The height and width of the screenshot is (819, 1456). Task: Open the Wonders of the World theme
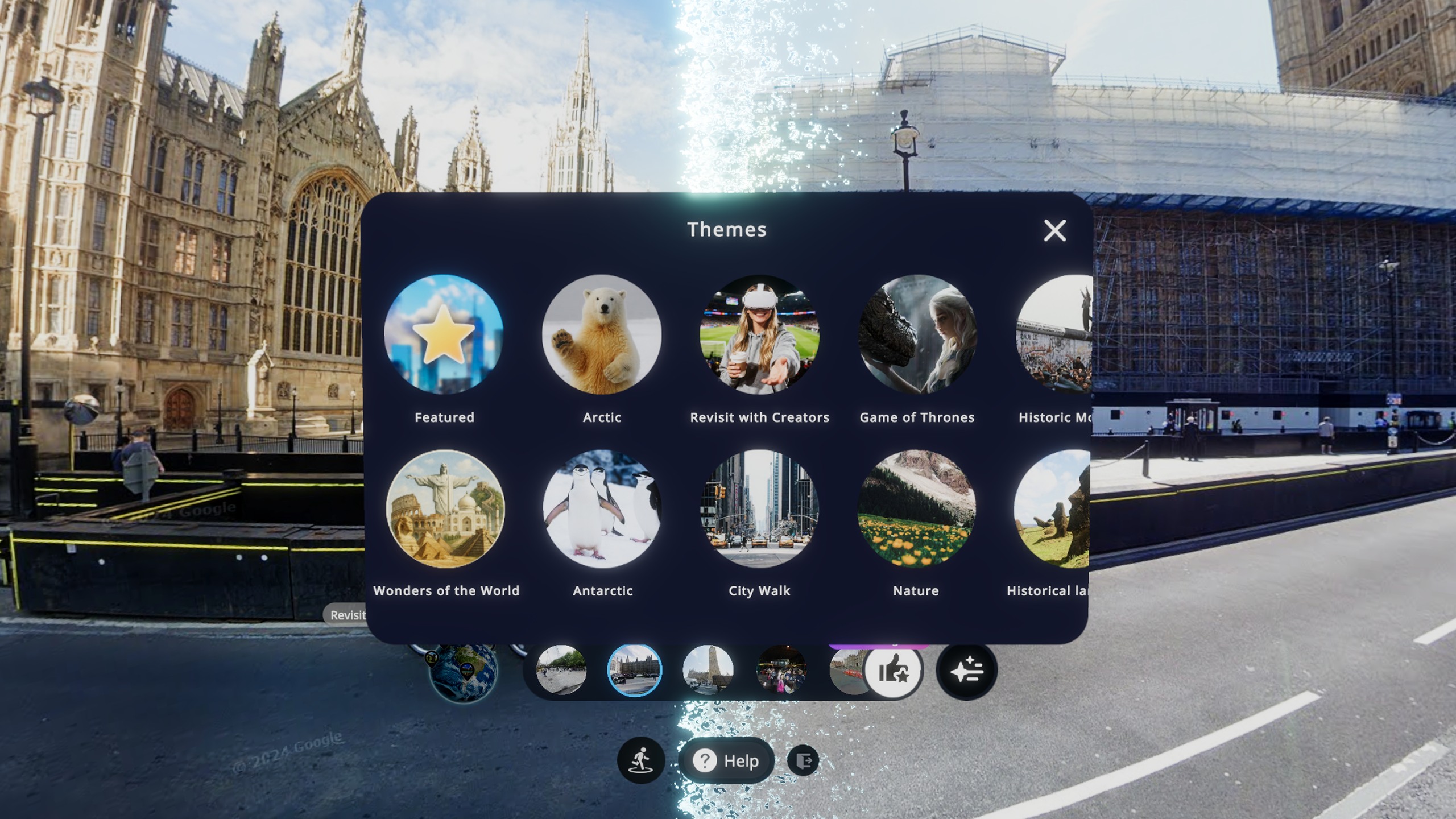(x=445, y=508)
